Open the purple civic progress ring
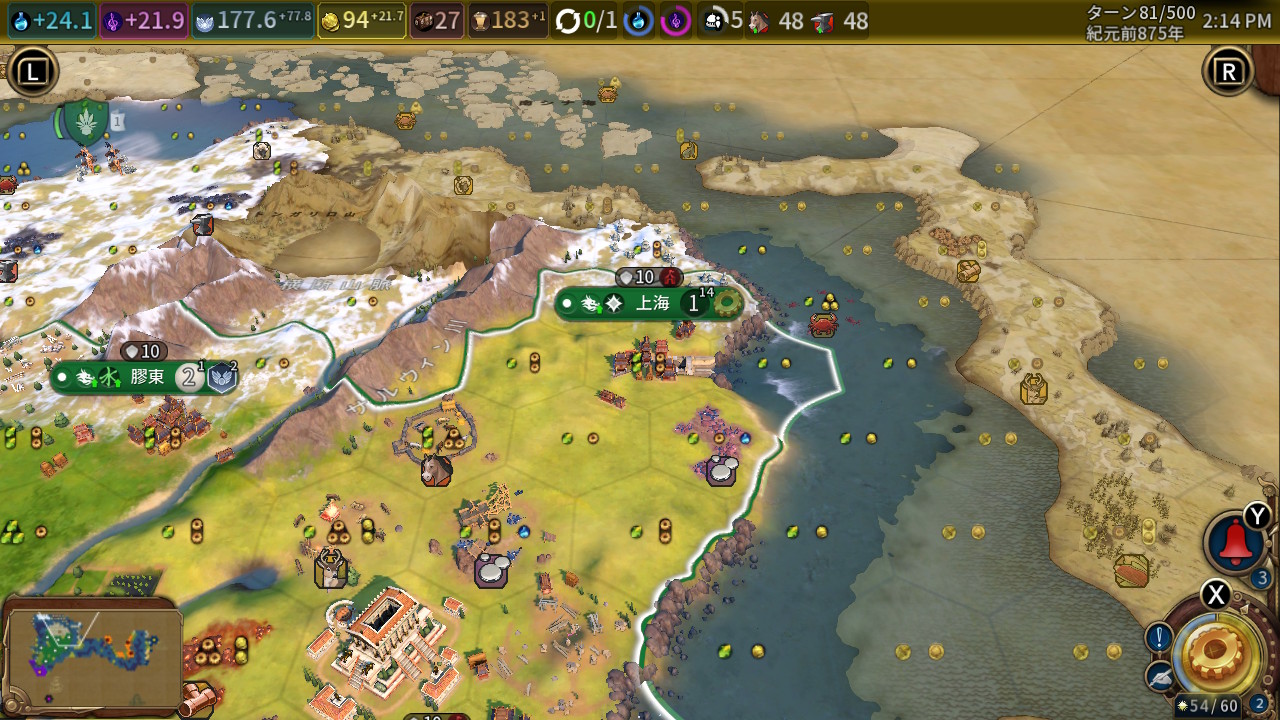Screen dimensions: 1280x720 click(676, 21)
